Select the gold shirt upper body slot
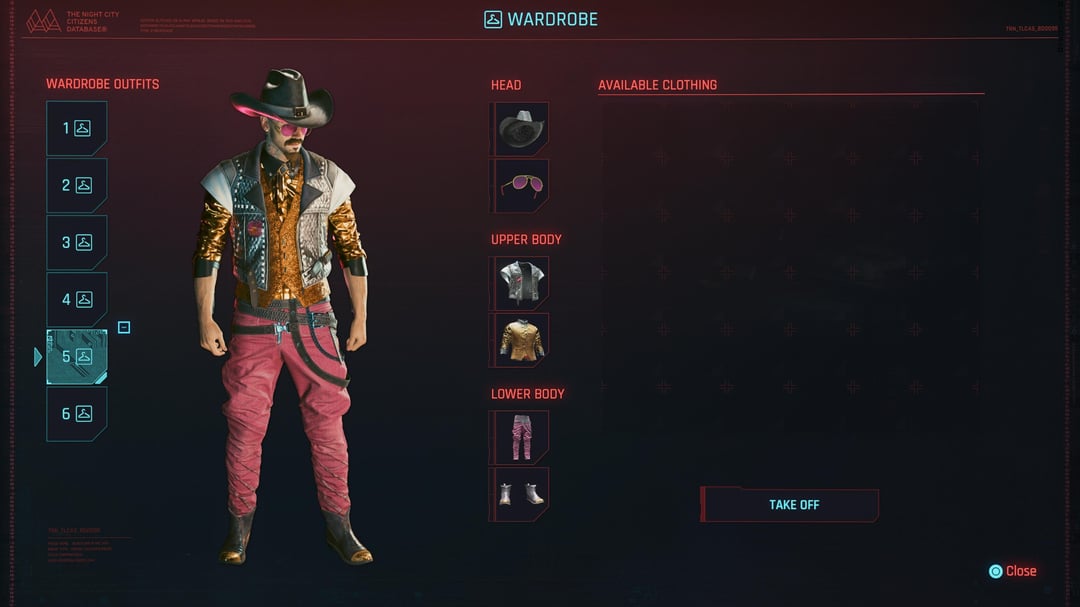The width and height of the screenshot is (1080, 607). [x=521, y=340]
